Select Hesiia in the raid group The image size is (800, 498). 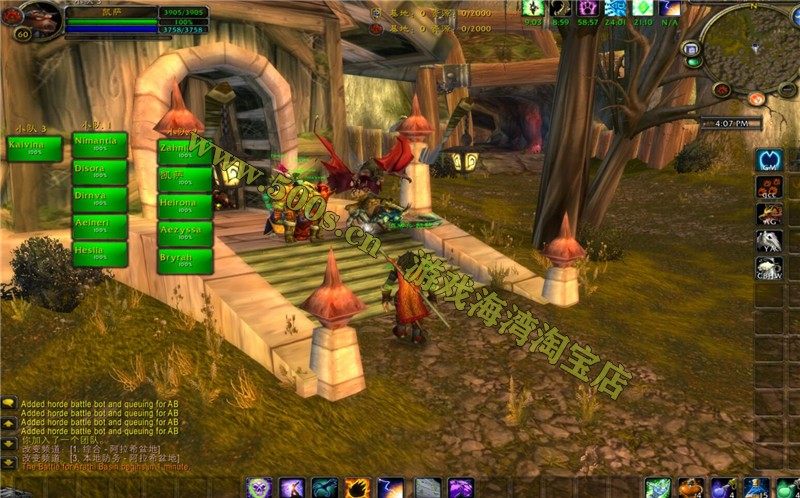point(99,253)
